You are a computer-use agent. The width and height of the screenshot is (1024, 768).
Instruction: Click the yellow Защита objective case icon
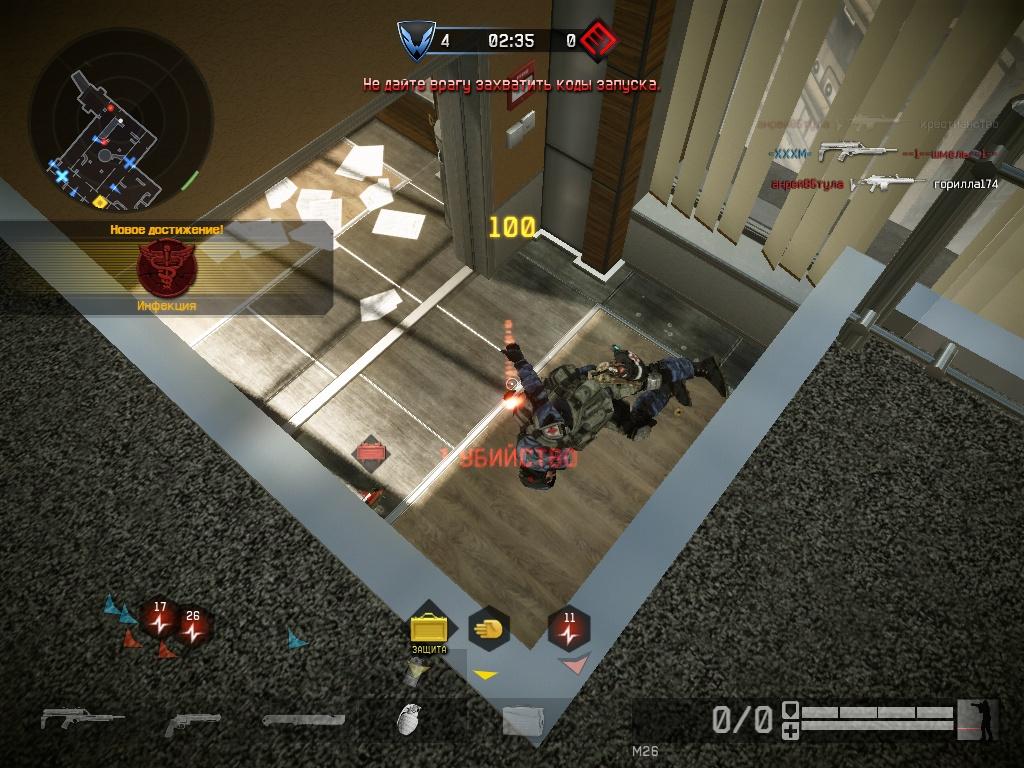(x=429, y=630)
